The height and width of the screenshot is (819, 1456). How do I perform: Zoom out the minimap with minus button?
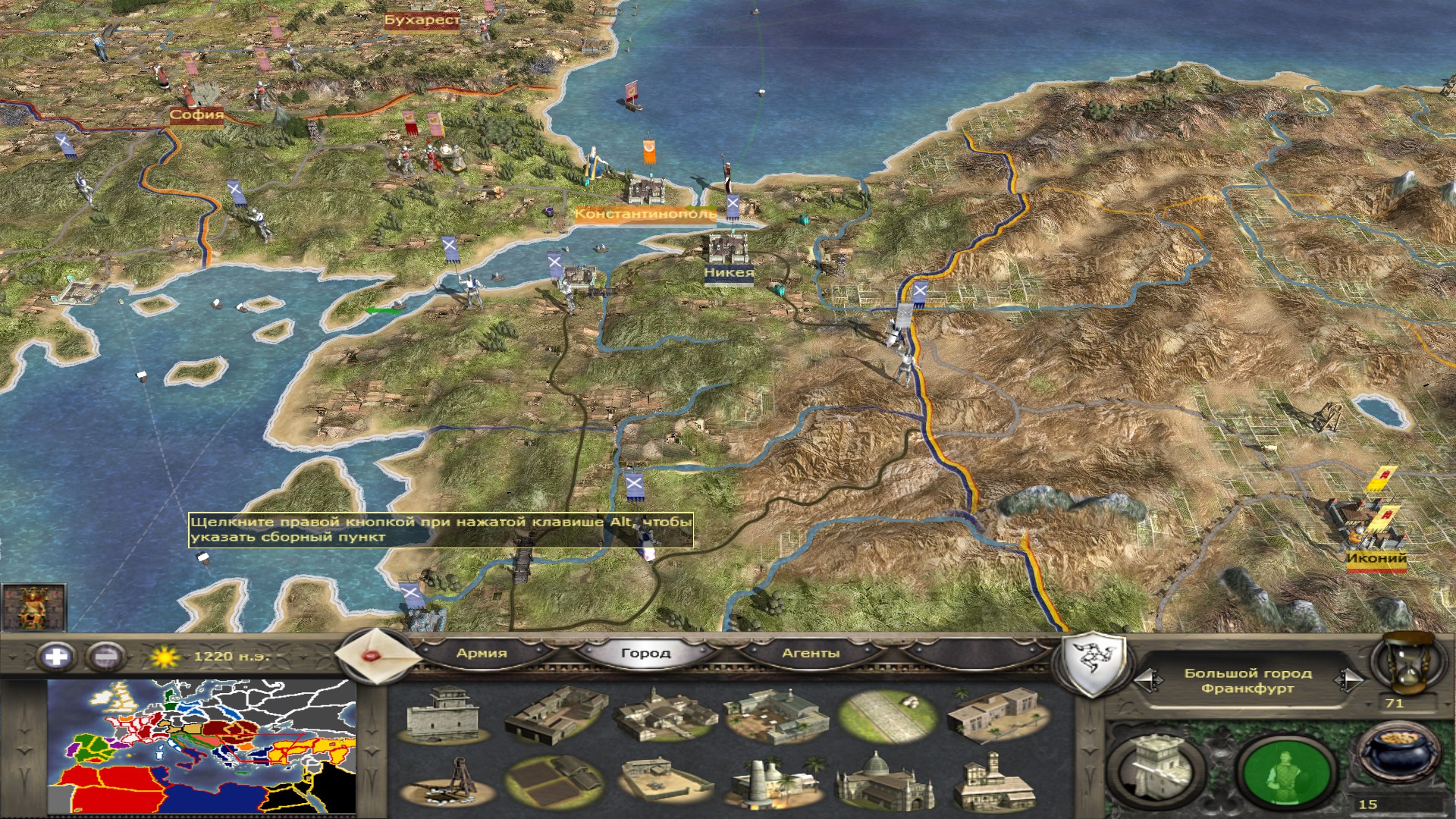(x=105, y=656)
